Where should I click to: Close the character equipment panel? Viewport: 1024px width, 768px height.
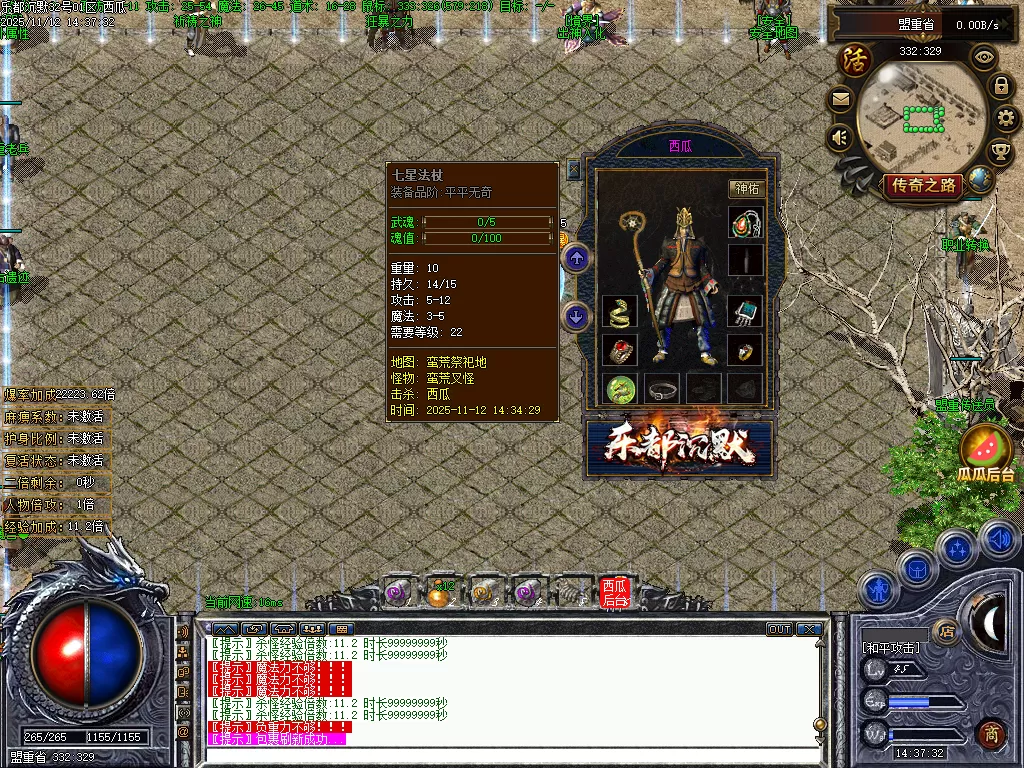point(574,170)
